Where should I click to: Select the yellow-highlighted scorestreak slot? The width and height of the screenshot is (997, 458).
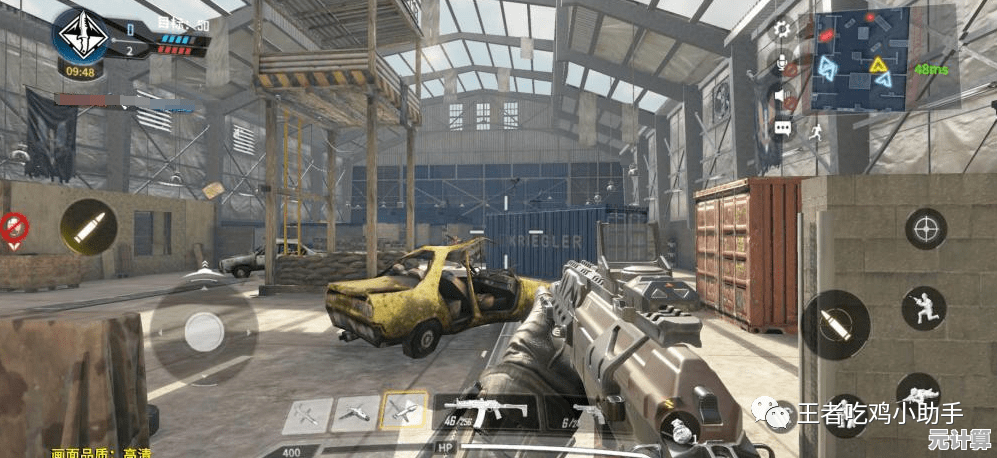[405, 411]
